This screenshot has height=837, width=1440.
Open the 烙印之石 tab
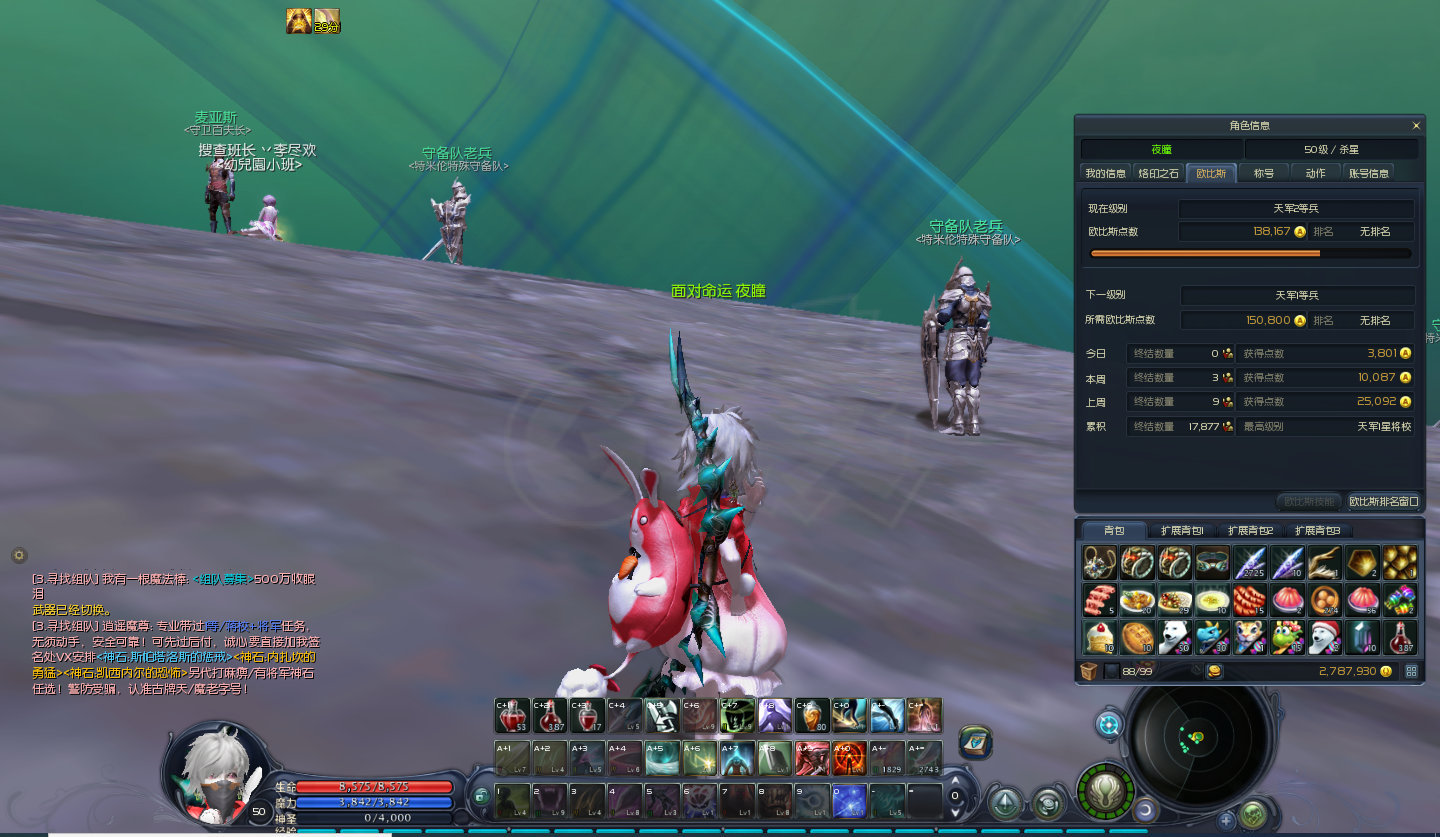pyautogui.click(x=1159, y=173)
